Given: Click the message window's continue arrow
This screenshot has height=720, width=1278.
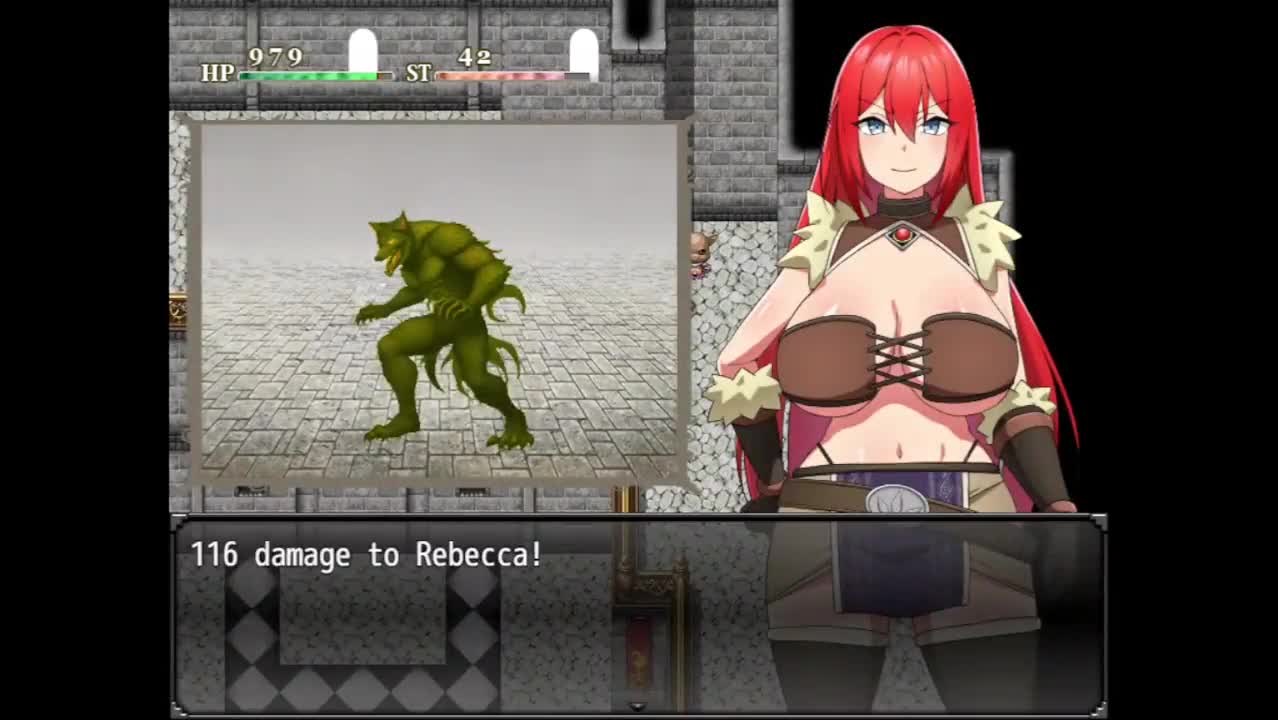Looking at the screenshot, I should 638,707.
